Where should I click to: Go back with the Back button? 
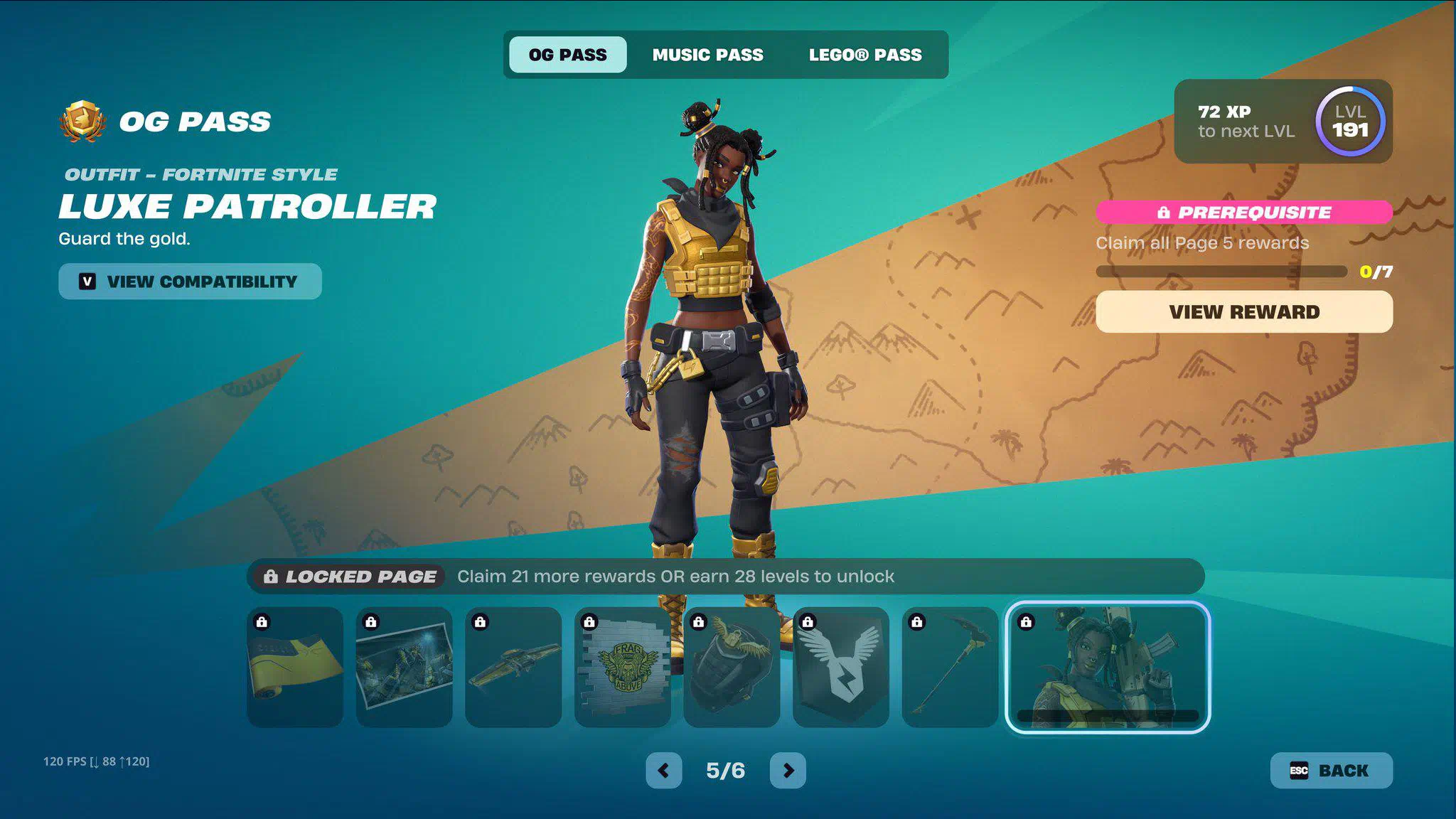pos(1331,771)
